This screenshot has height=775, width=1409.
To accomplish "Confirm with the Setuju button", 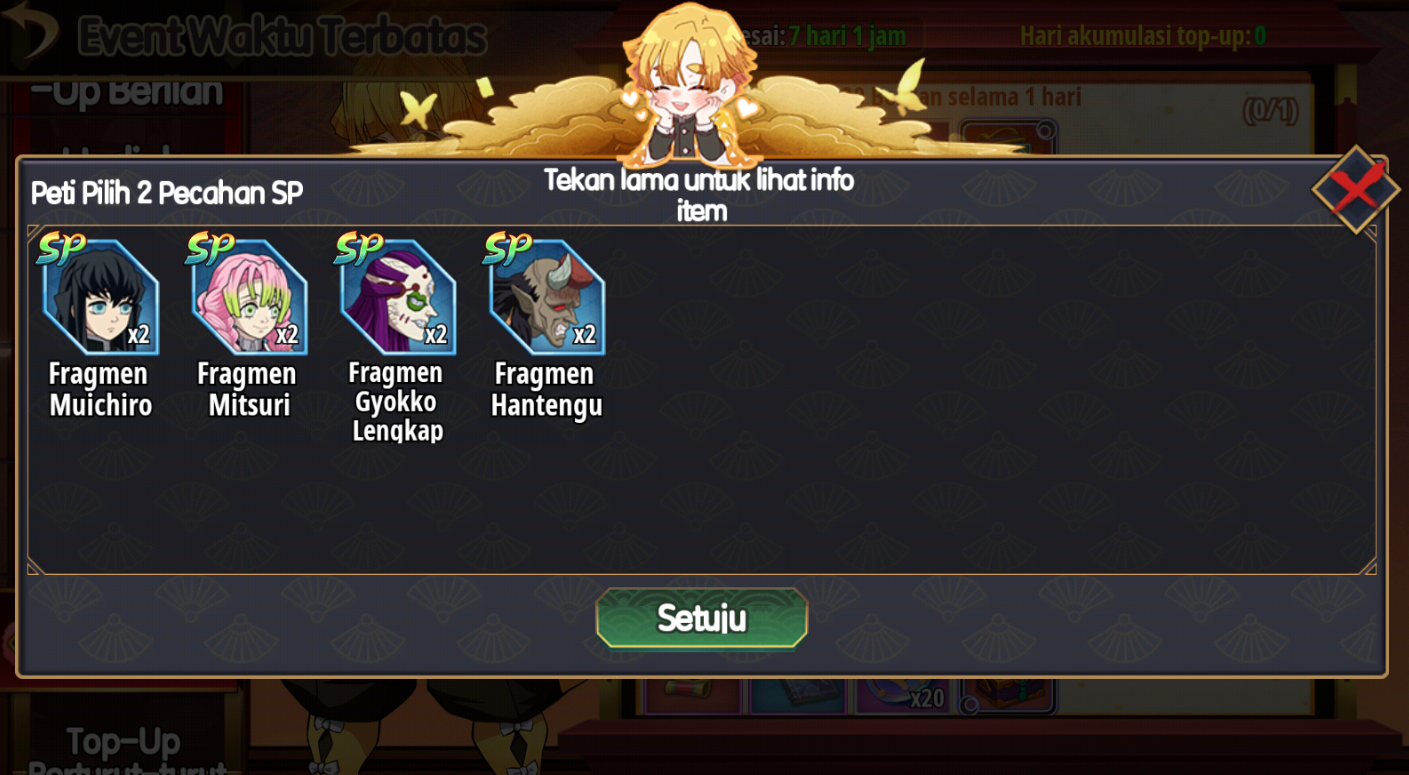I will tap(701, 618).
